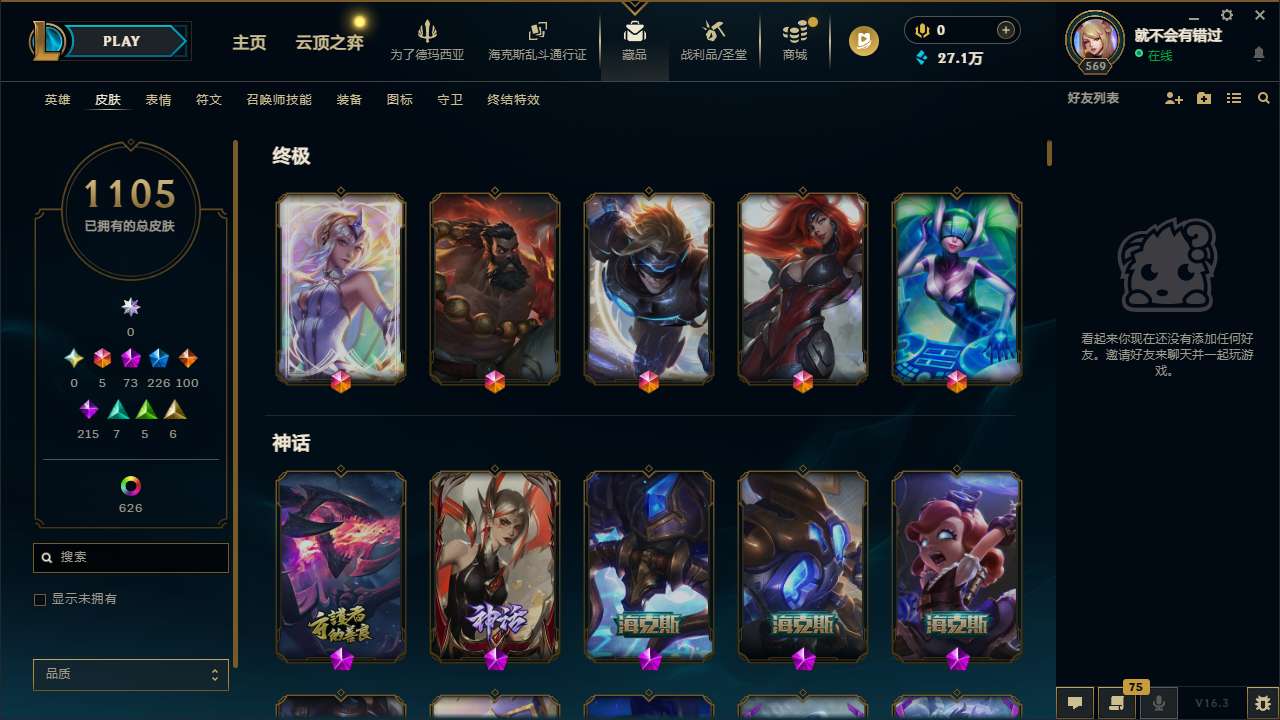Screen dimensions: 1280x720
Task: Open the 商城 store icon
Action: click(794, 30)
